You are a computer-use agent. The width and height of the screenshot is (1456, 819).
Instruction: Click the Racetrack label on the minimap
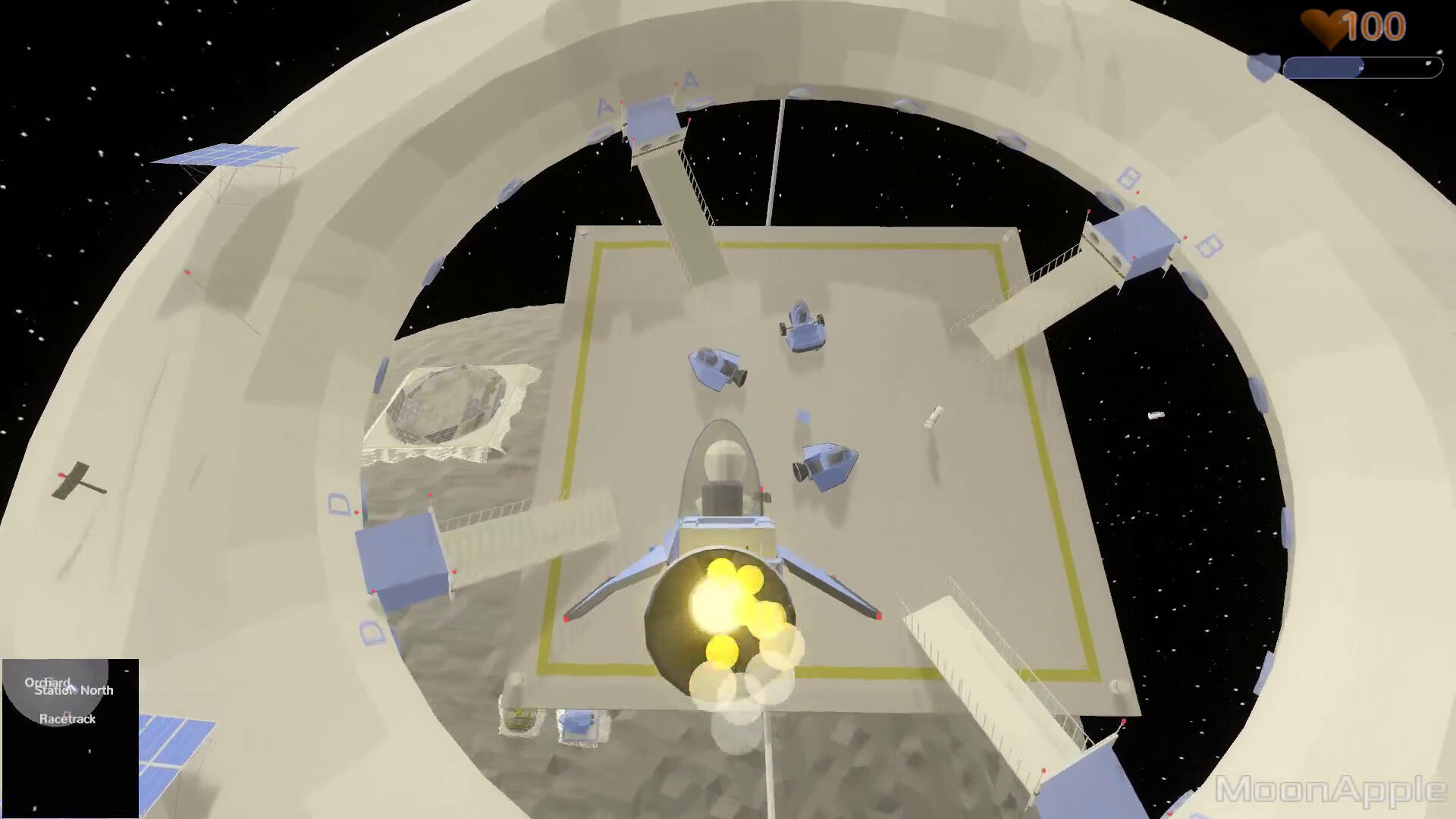(x=68, y=719)
